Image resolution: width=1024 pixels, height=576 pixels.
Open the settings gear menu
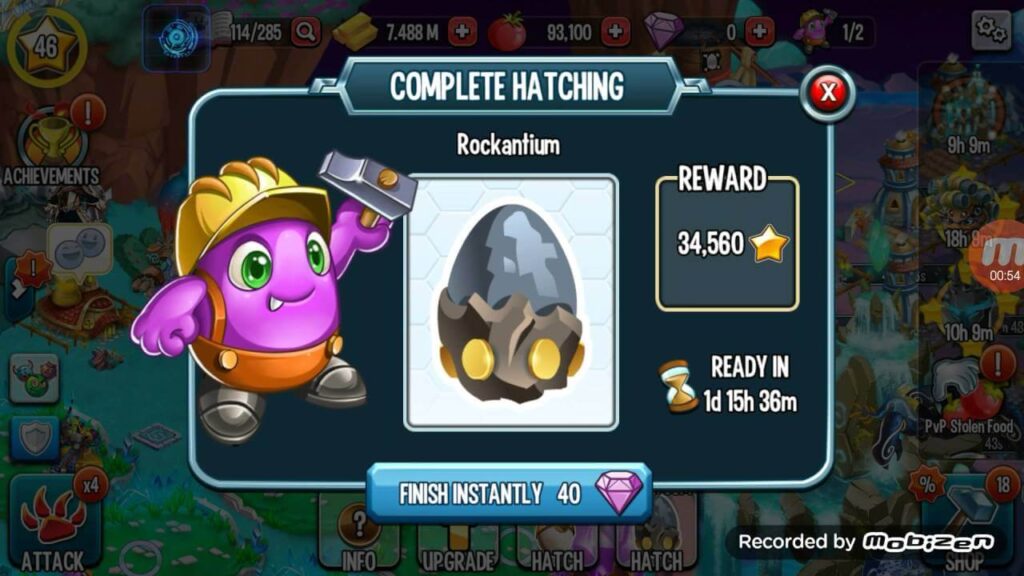tap(991, 31)
